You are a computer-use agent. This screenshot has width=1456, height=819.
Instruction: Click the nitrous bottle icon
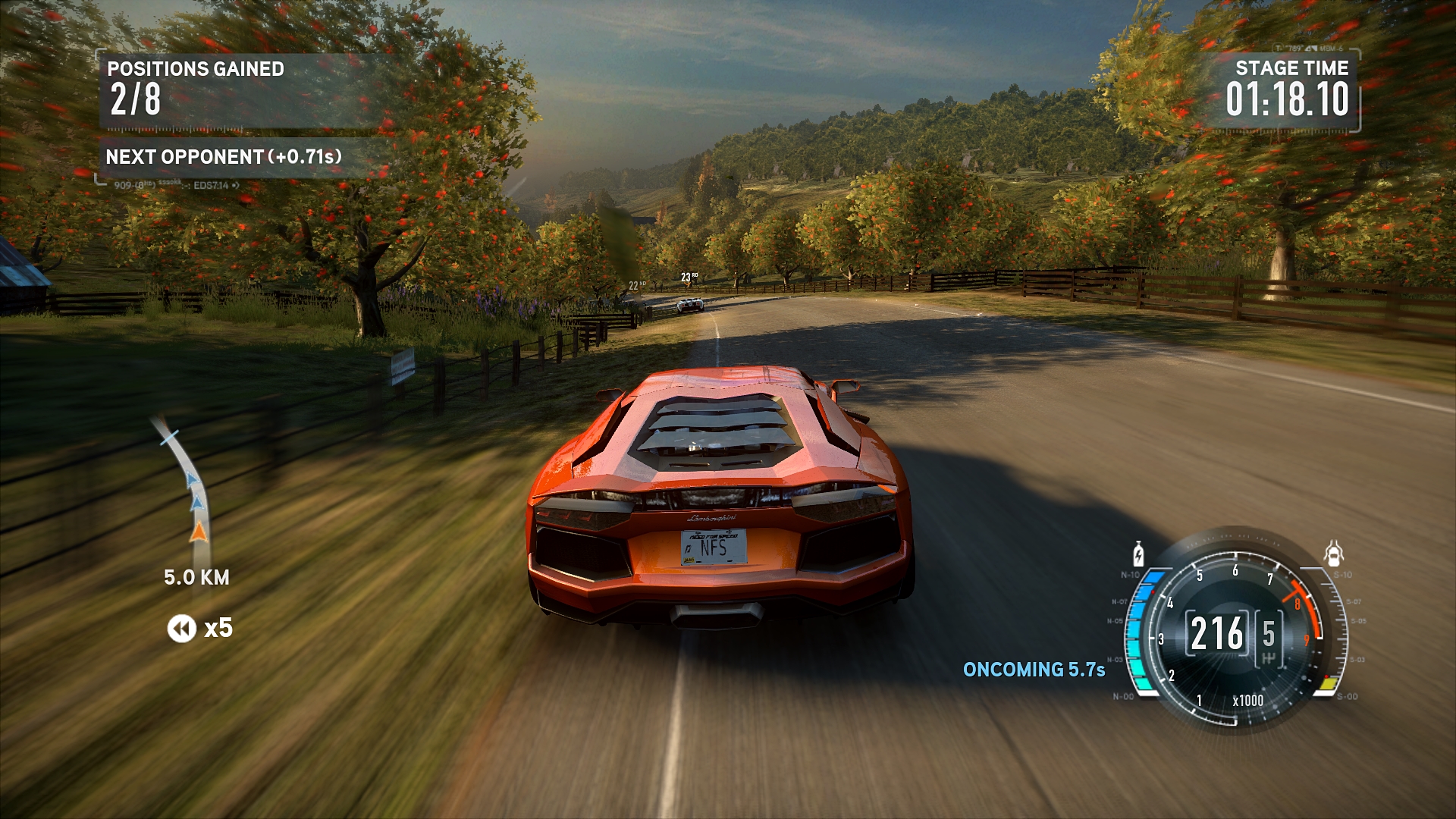tap(1137, 554)
